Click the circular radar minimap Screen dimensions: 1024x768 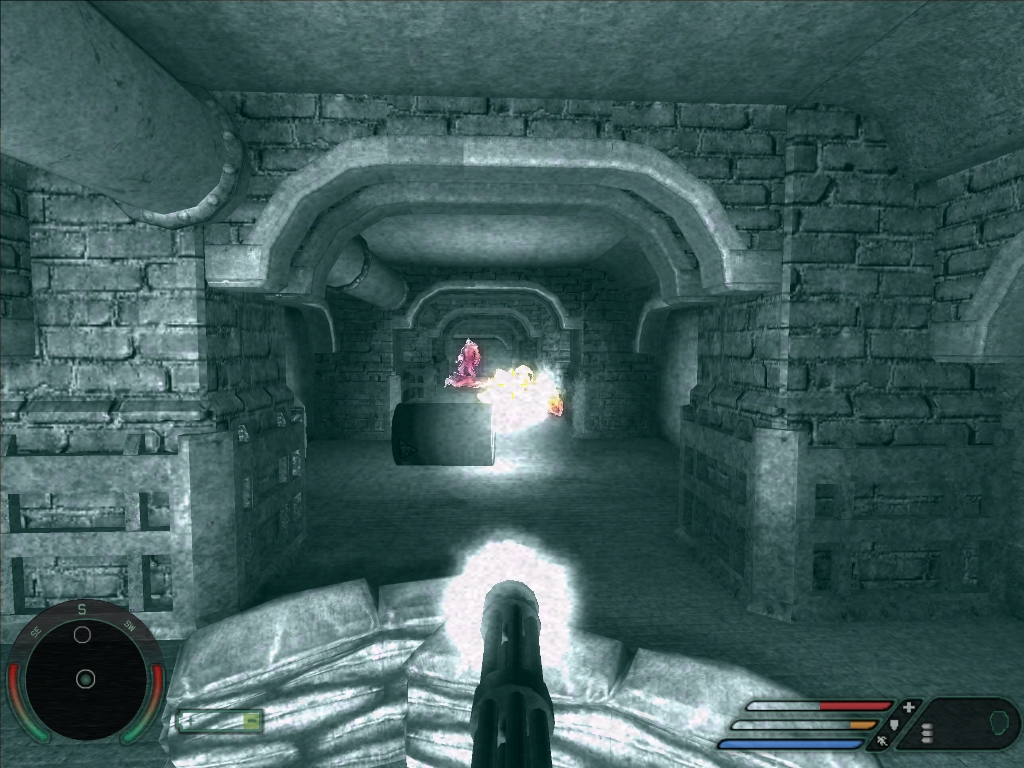point(85,680)
